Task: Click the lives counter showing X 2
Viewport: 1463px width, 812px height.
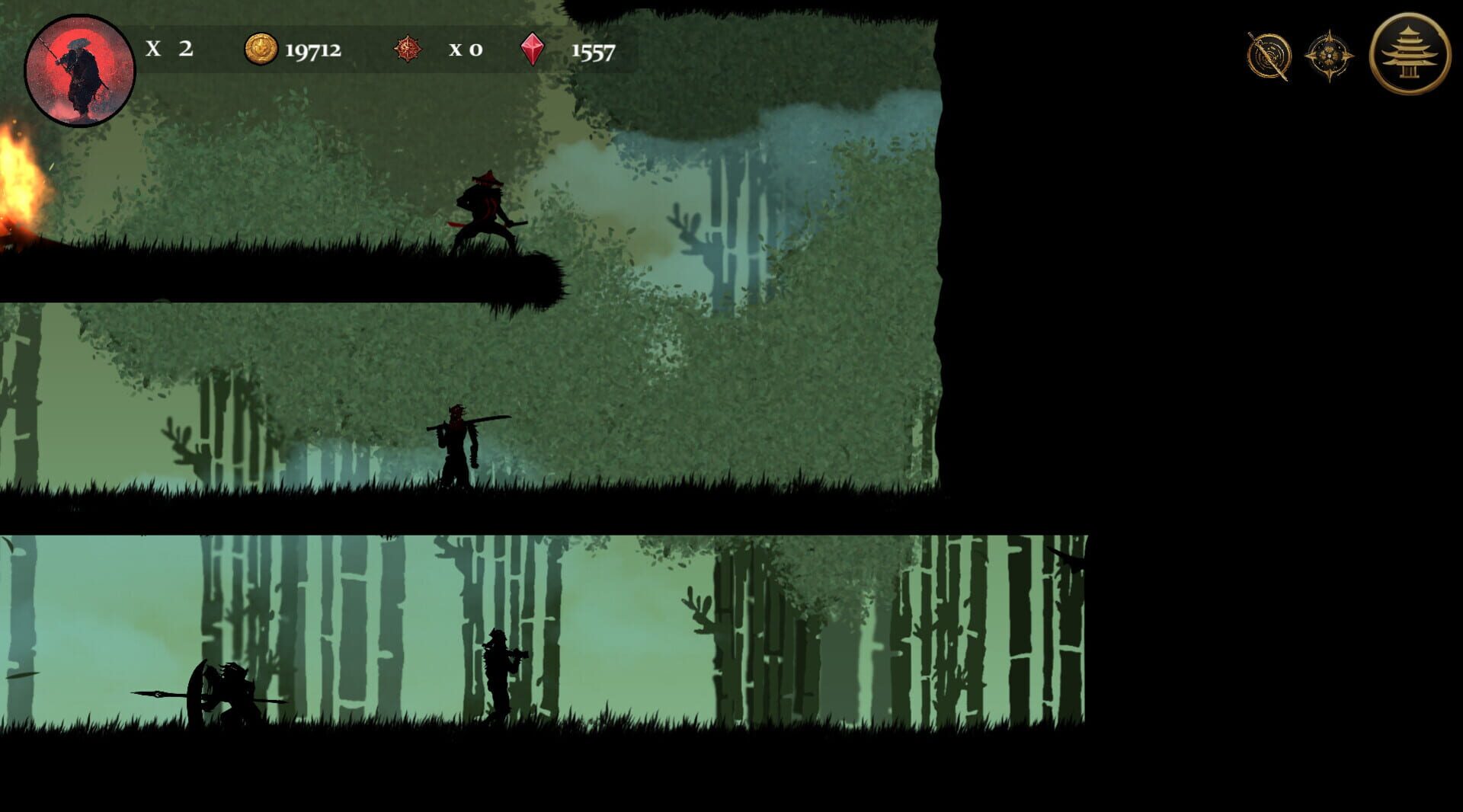Action: (172, 50)
